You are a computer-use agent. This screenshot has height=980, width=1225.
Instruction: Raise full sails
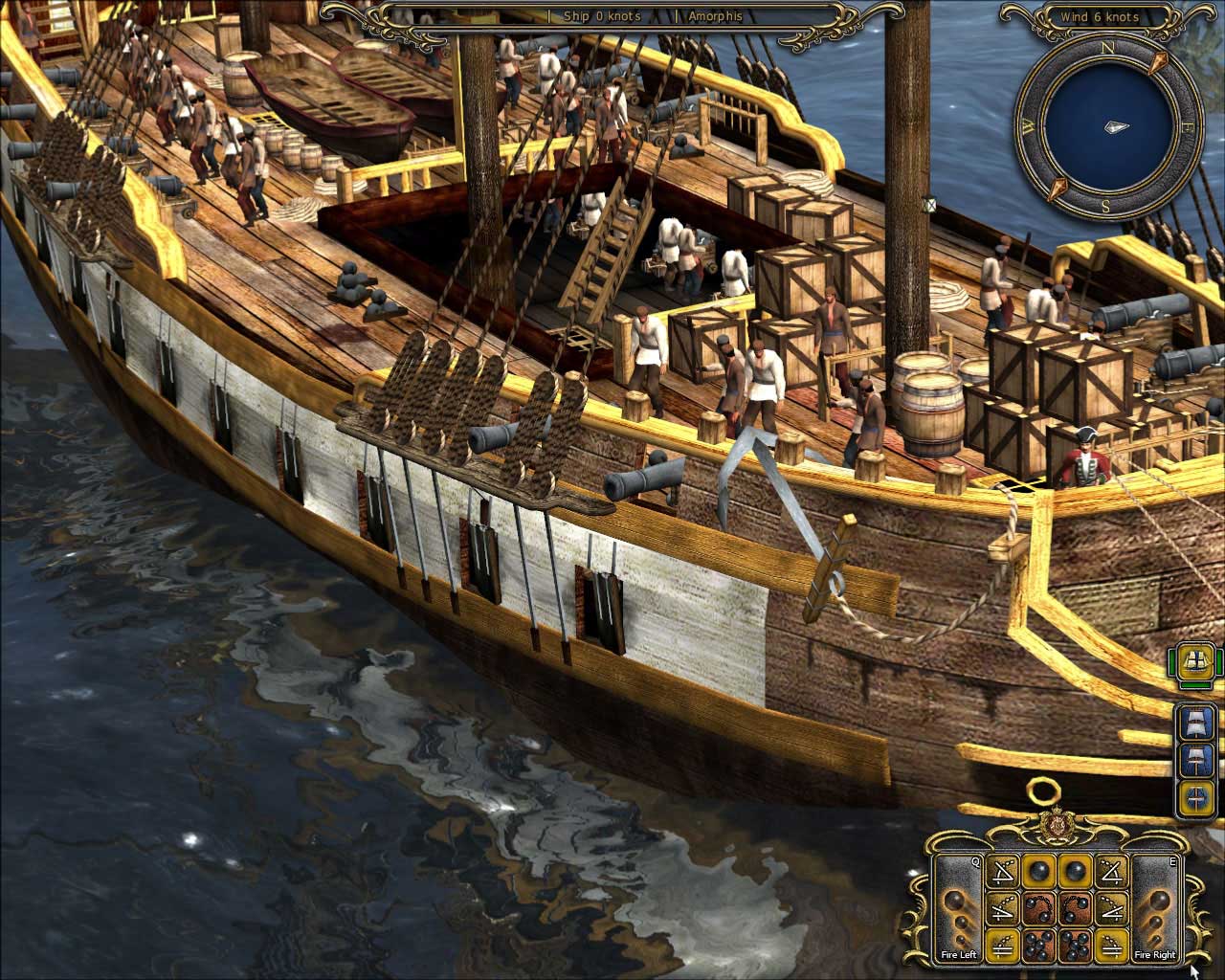(x=1196, y=723)
